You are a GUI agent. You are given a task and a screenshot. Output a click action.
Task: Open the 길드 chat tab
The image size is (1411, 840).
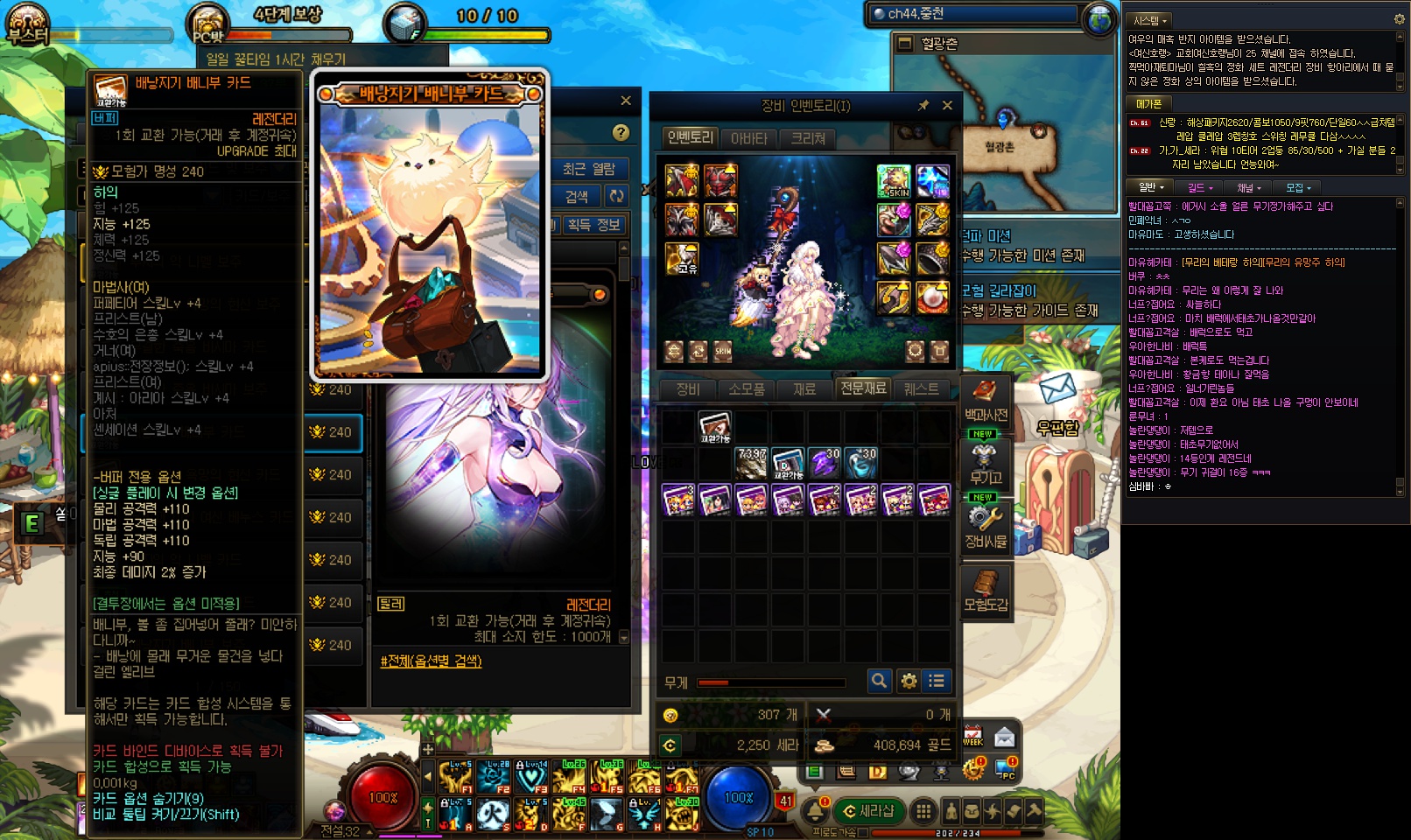point(1199,187)
